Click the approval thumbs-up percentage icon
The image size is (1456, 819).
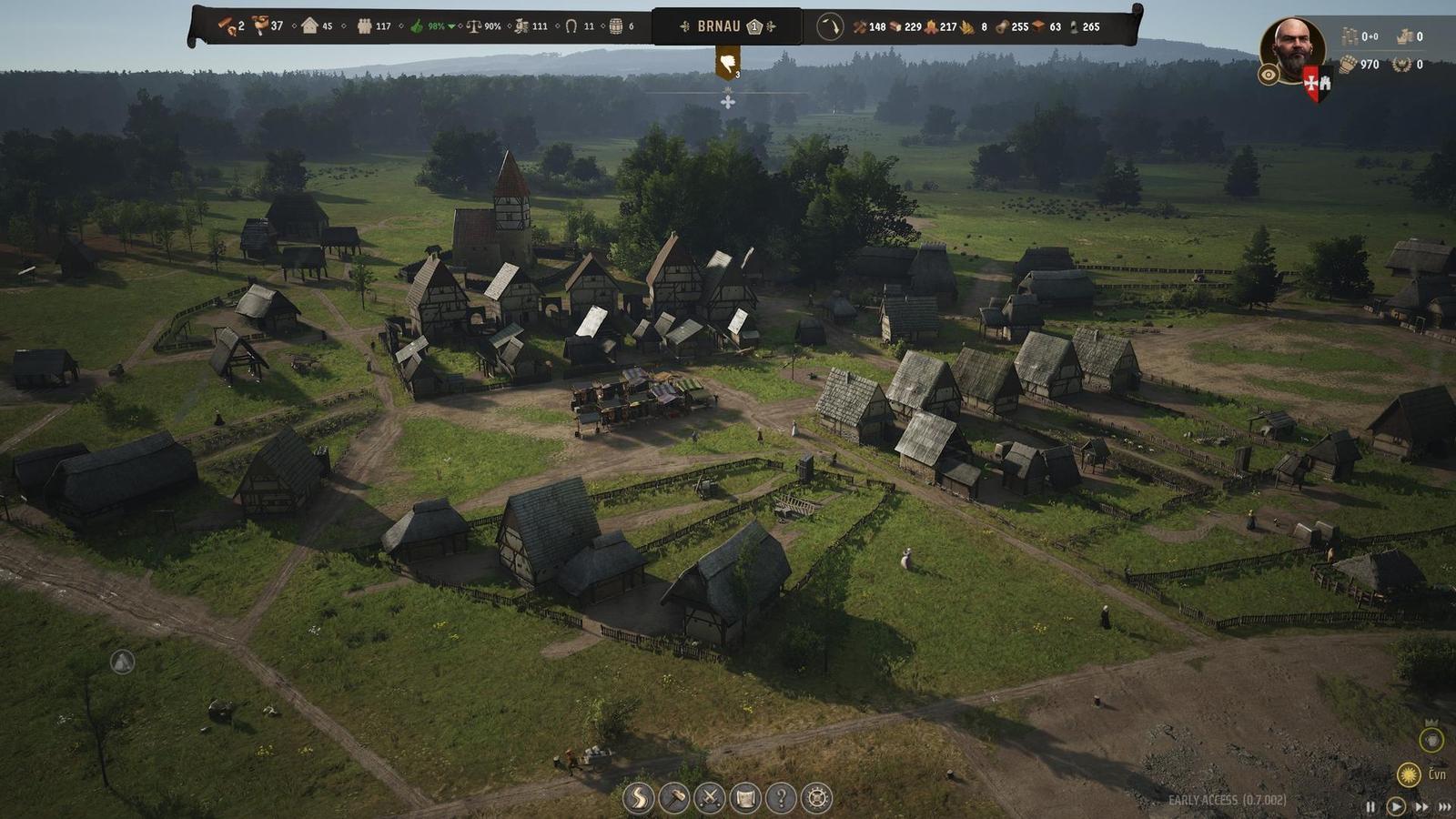coord(418,26)
